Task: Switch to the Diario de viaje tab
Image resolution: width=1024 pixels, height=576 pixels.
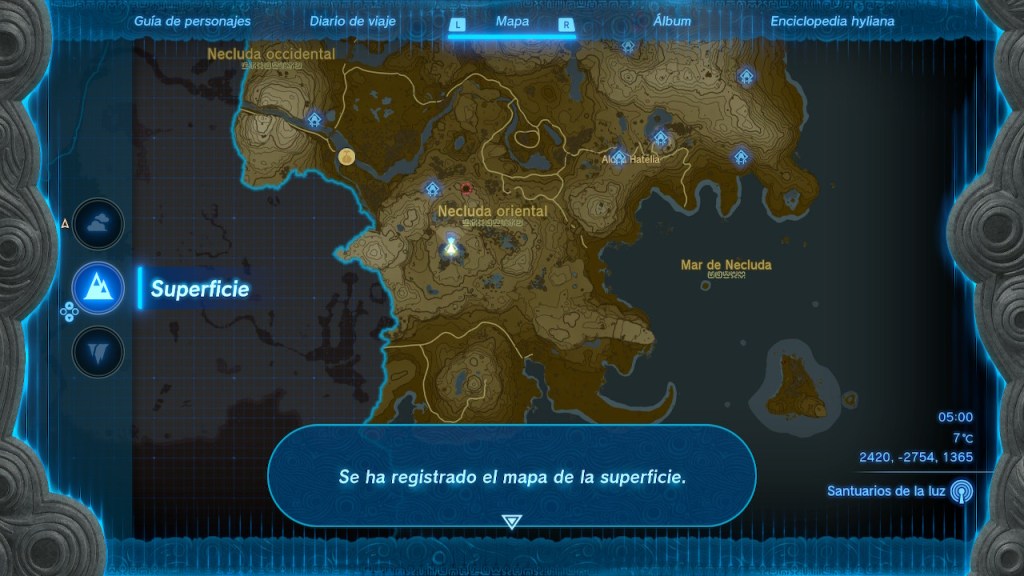Action: [352, 21]
